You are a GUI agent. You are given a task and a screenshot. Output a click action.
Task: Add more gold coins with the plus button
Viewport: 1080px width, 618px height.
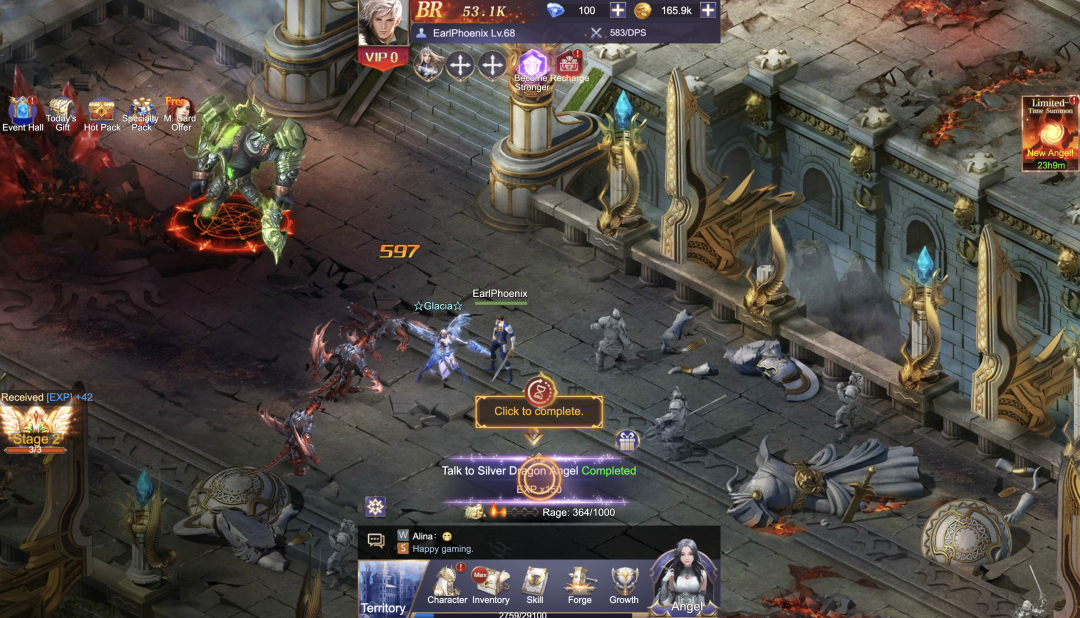(x=708, y=10)
